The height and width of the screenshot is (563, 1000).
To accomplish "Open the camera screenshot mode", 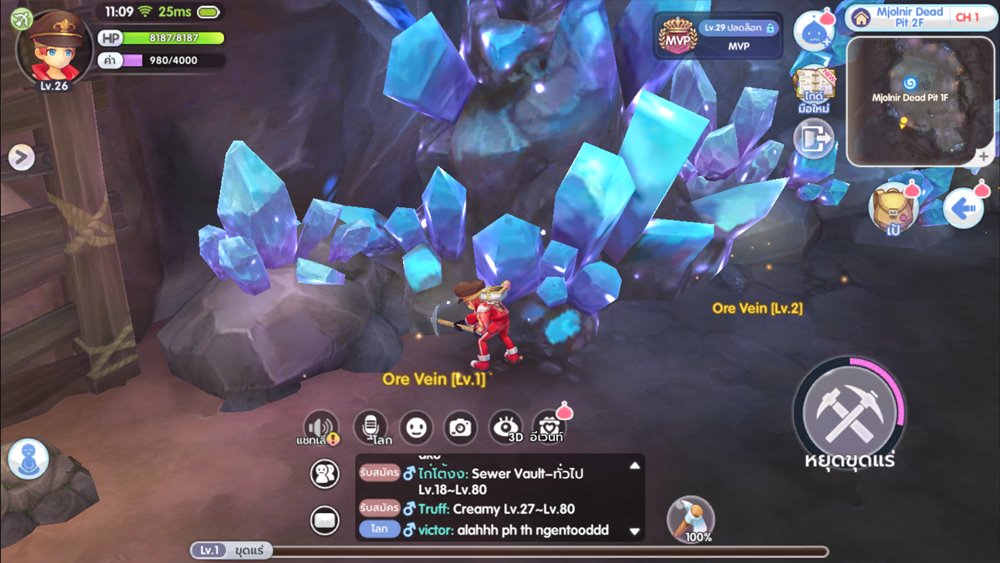I will click(460, 427).
